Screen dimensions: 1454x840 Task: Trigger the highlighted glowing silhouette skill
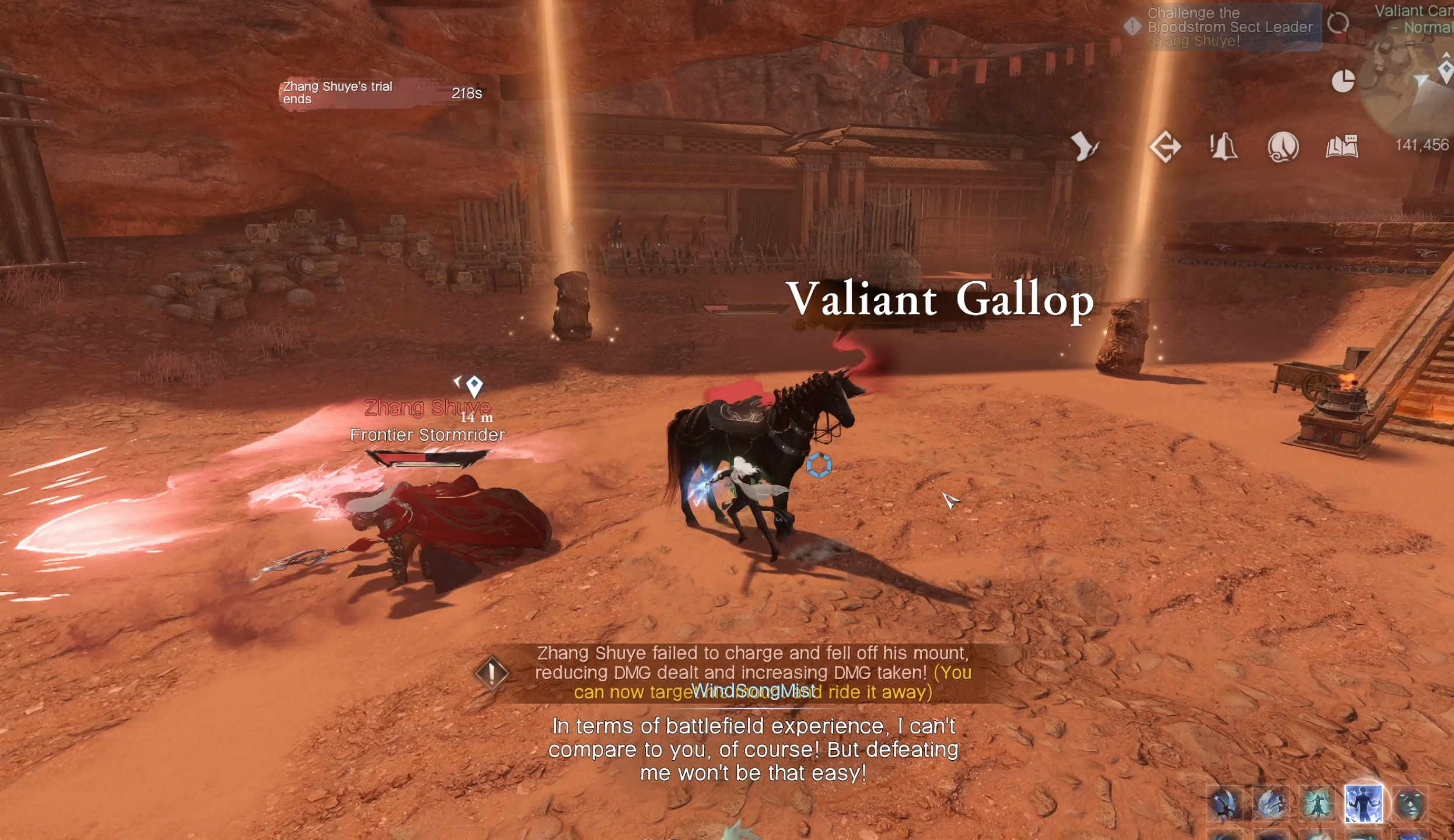tap(1364, 804)
